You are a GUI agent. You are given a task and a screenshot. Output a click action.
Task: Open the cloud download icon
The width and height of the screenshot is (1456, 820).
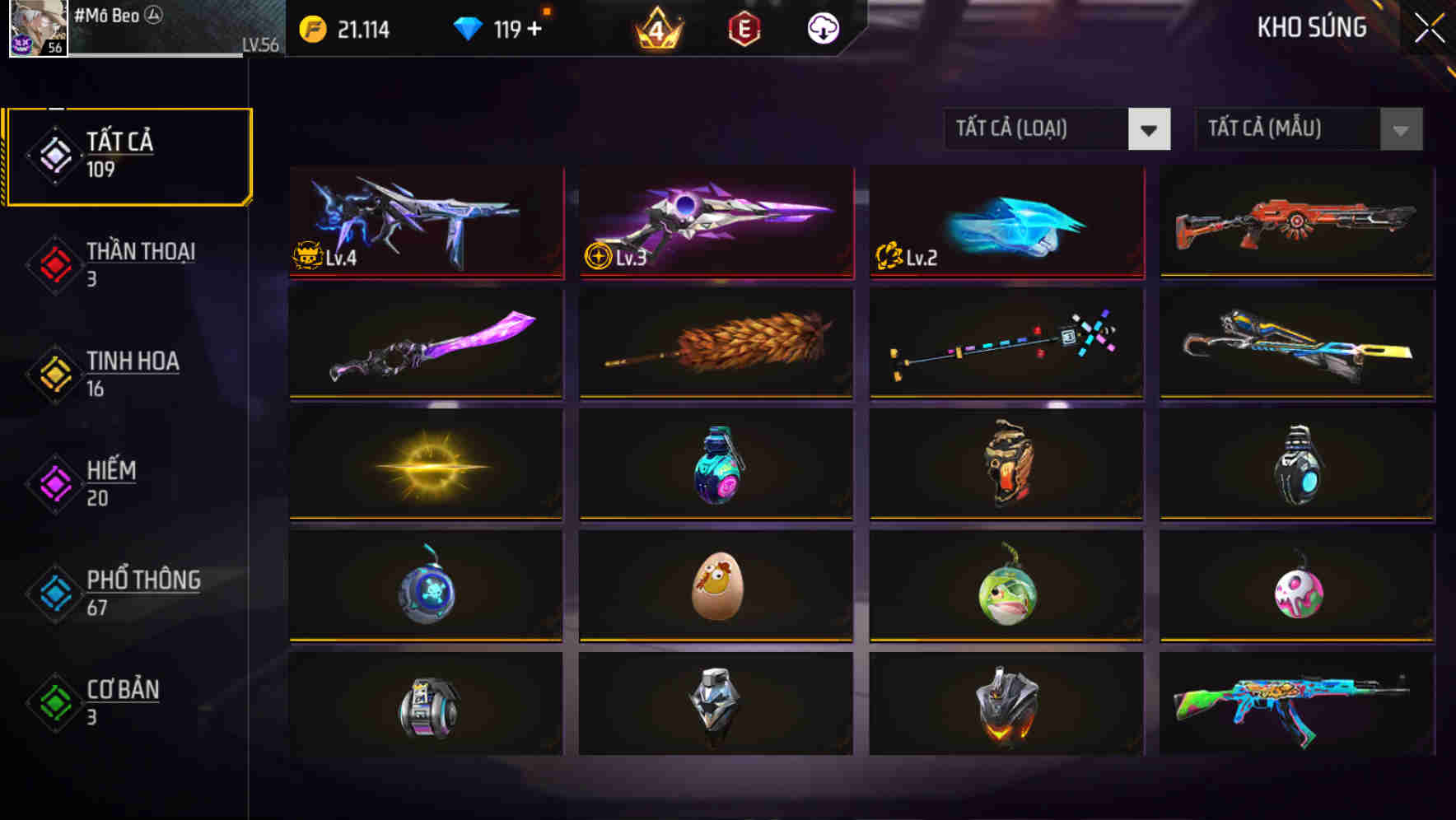point(823,27)
